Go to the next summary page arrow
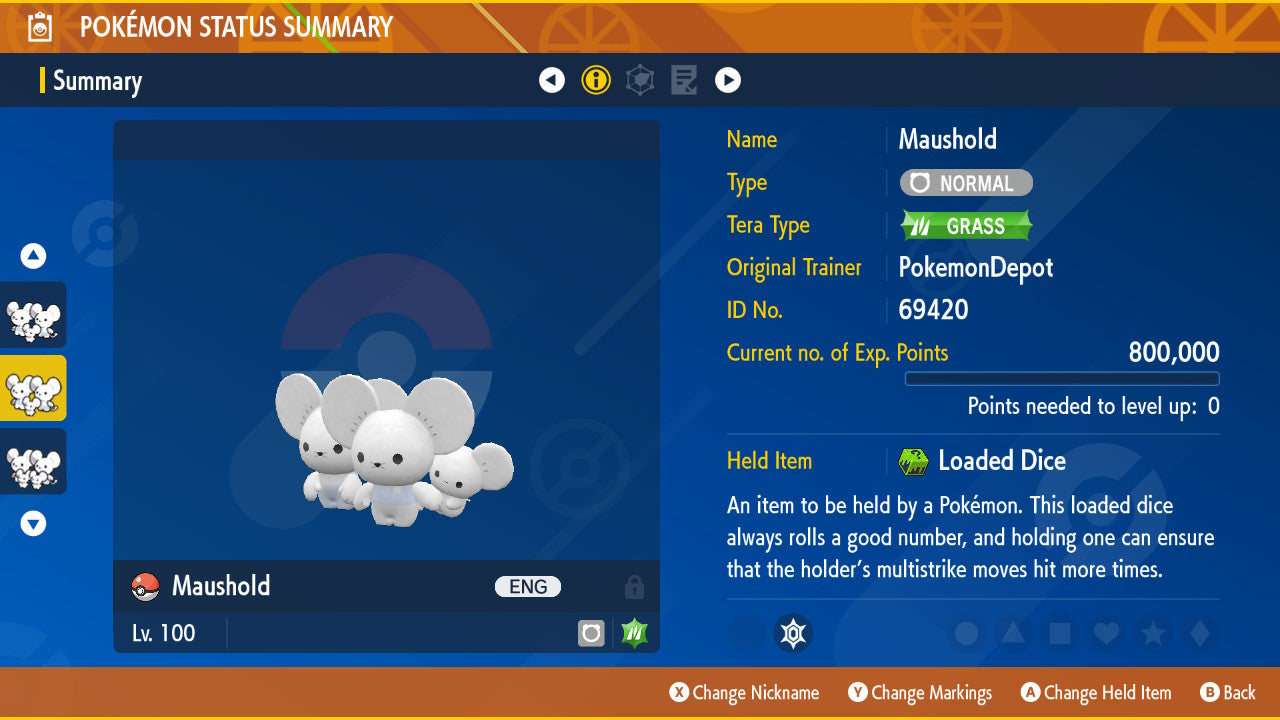Image resolution: width=1280 pixels, height=720 pixels. point(728,80)
